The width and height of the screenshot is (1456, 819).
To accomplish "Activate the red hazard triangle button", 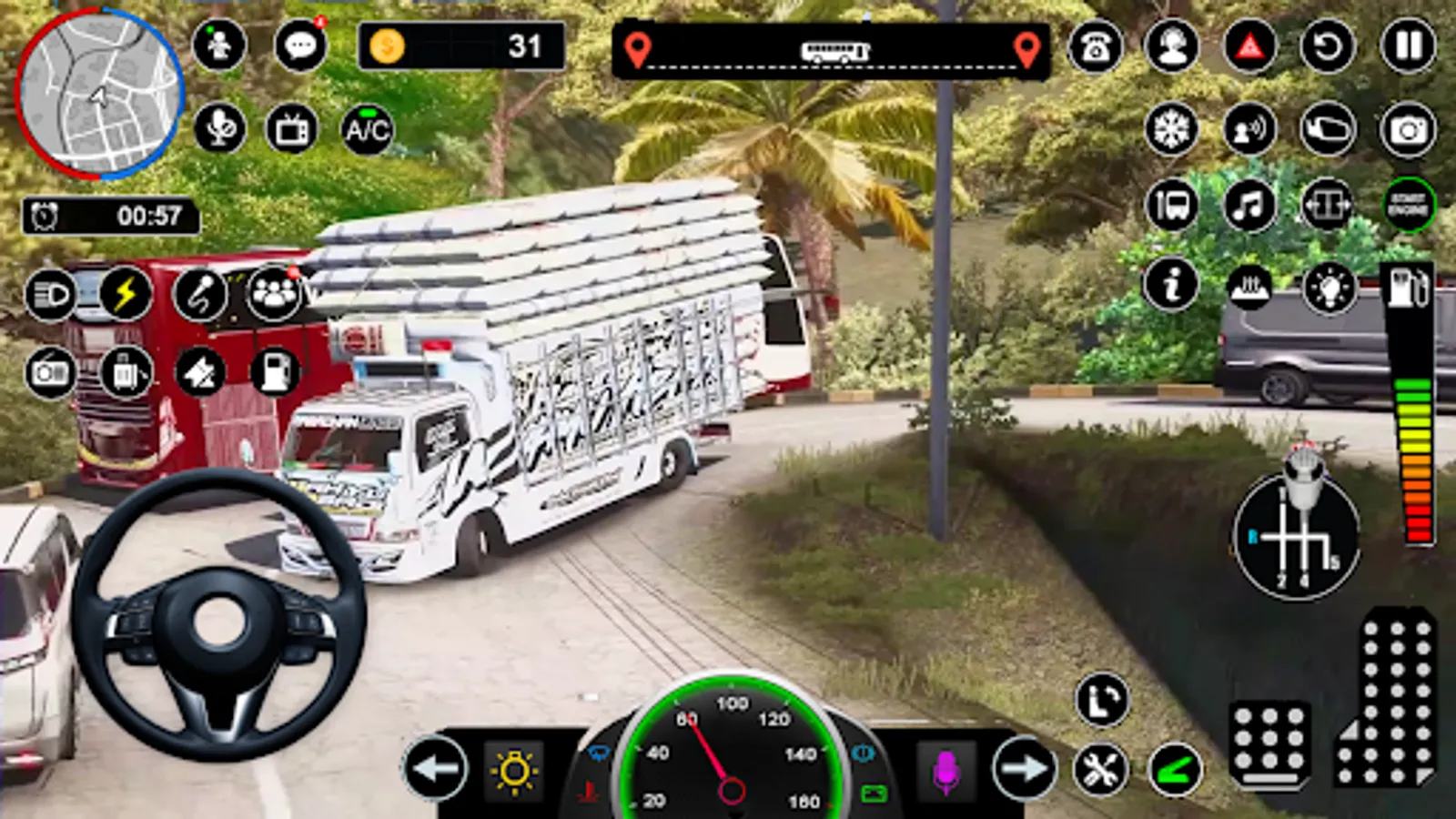I will point(1249,45).
